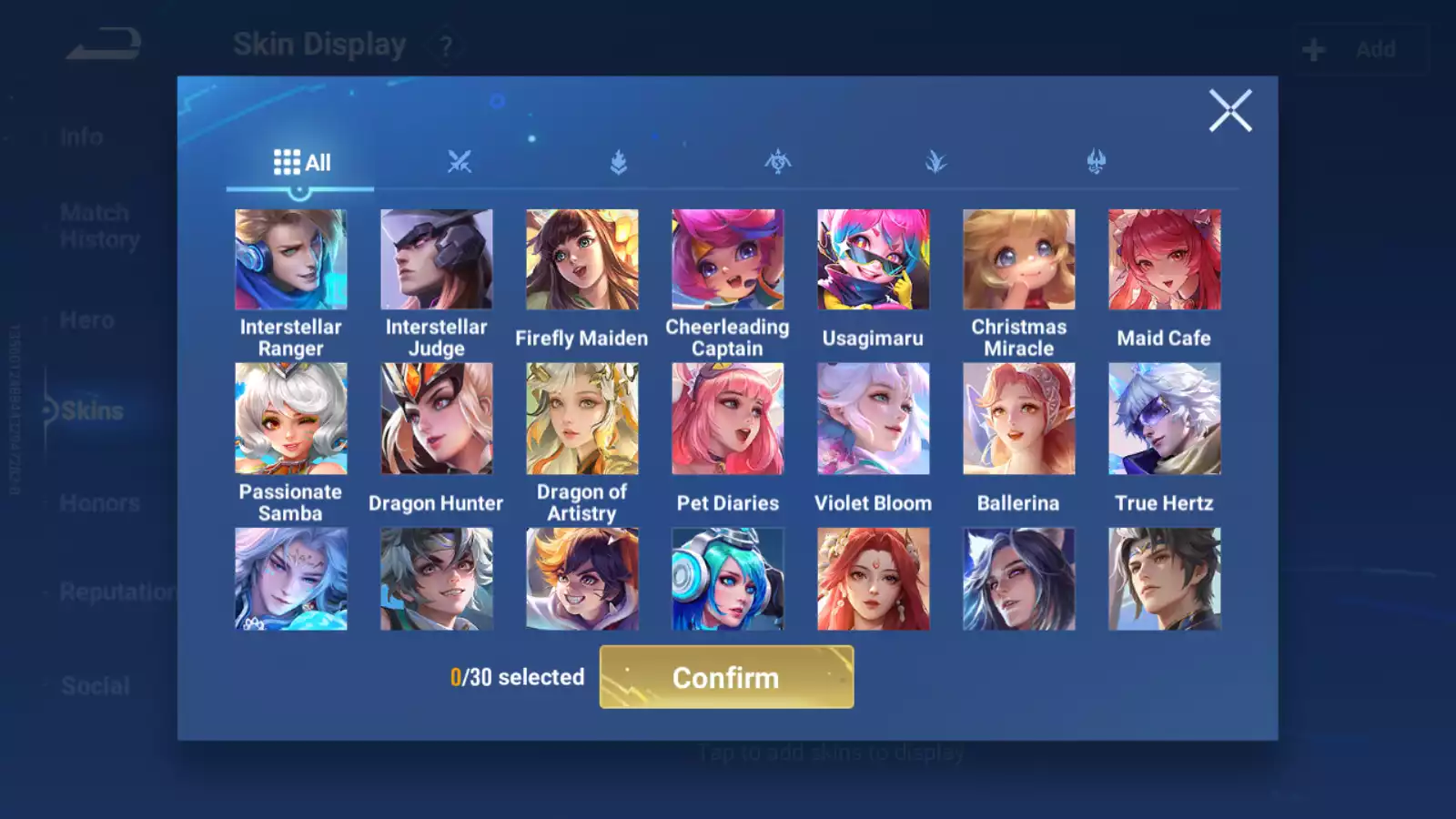Confirm the skin selection
This screenshot has height=819, width=1456.
pyautogui.click(x=726, y=677)
